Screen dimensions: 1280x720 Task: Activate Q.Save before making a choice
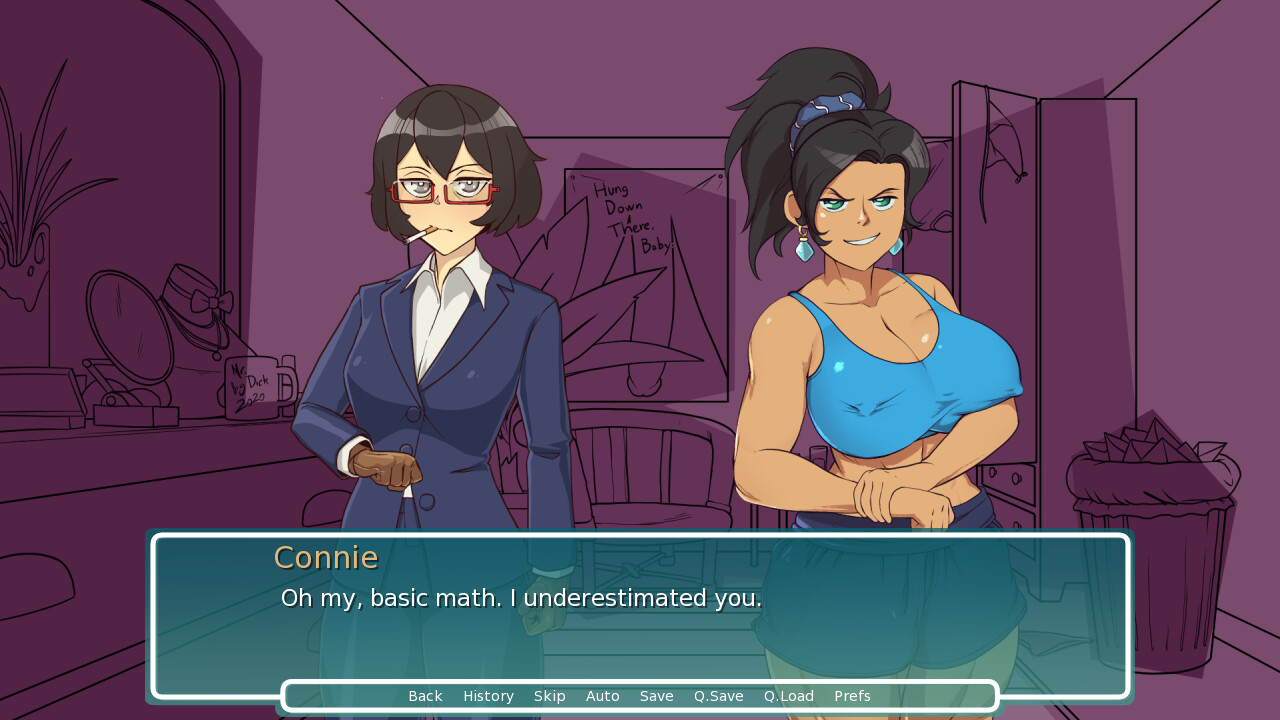pos(718,696)
